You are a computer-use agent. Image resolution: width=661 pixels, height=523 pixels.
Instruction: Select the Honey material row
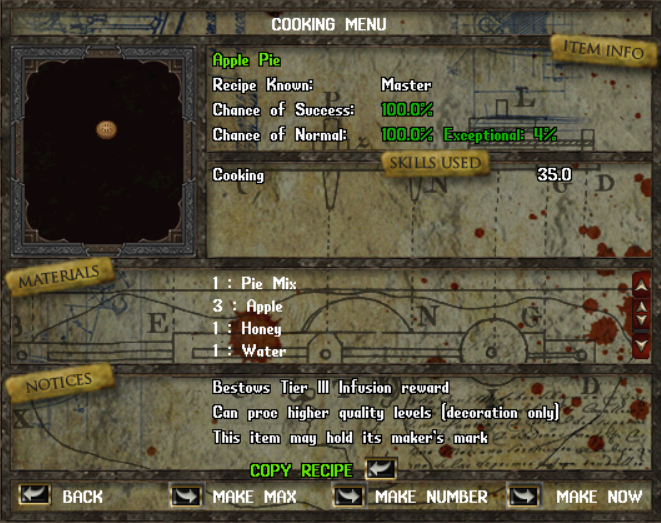pyautogui.click(x=248, y=329)
